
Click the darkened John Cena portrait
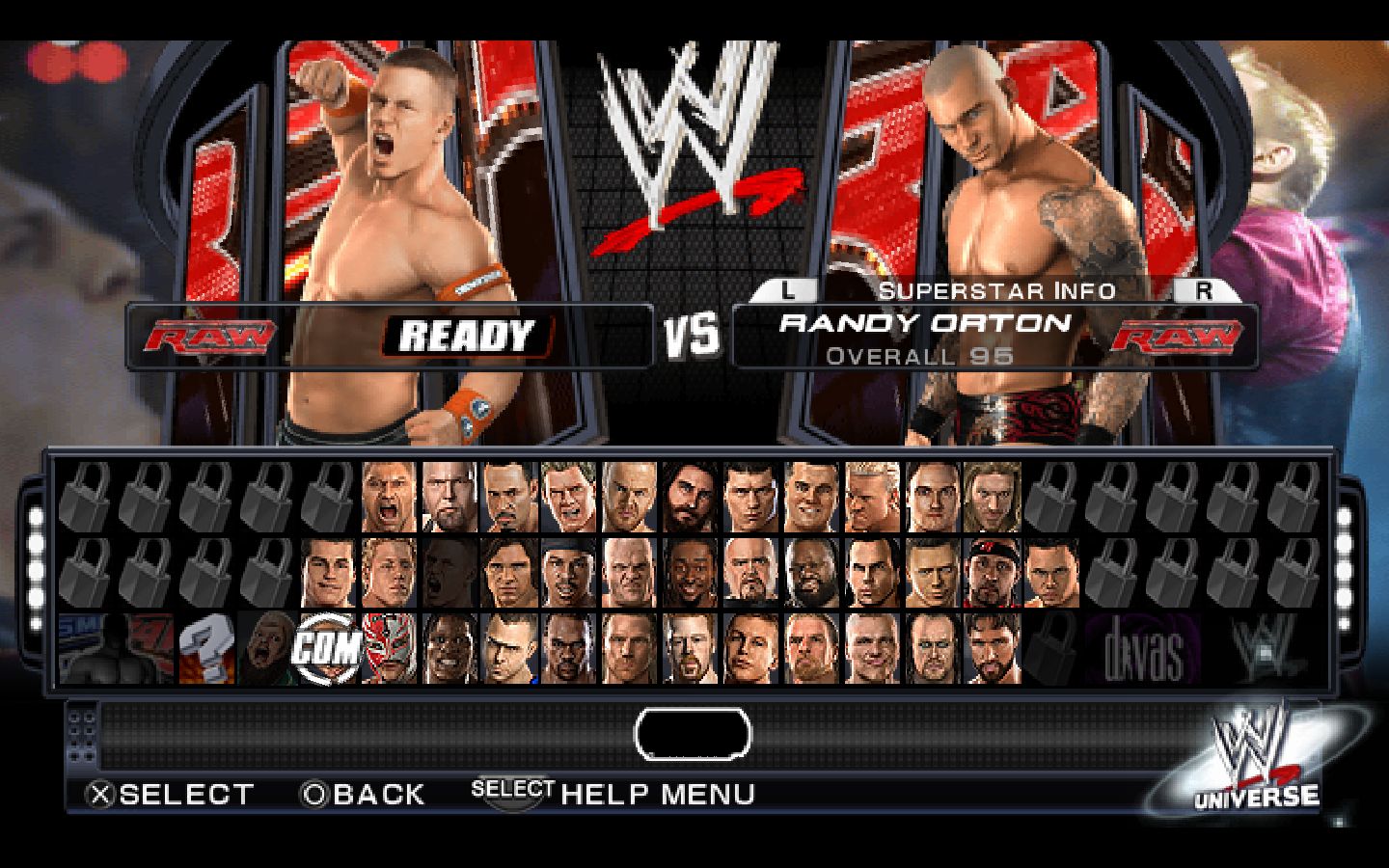pyautogui.click(x=449, y=573)
